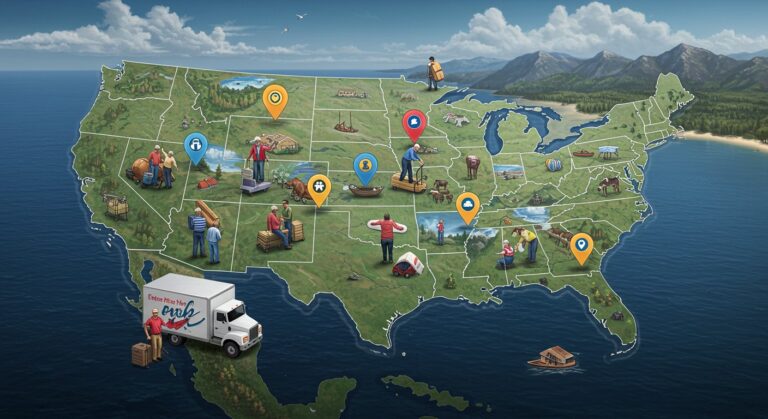Choose the blue pin with person icon

coord(366,167)
